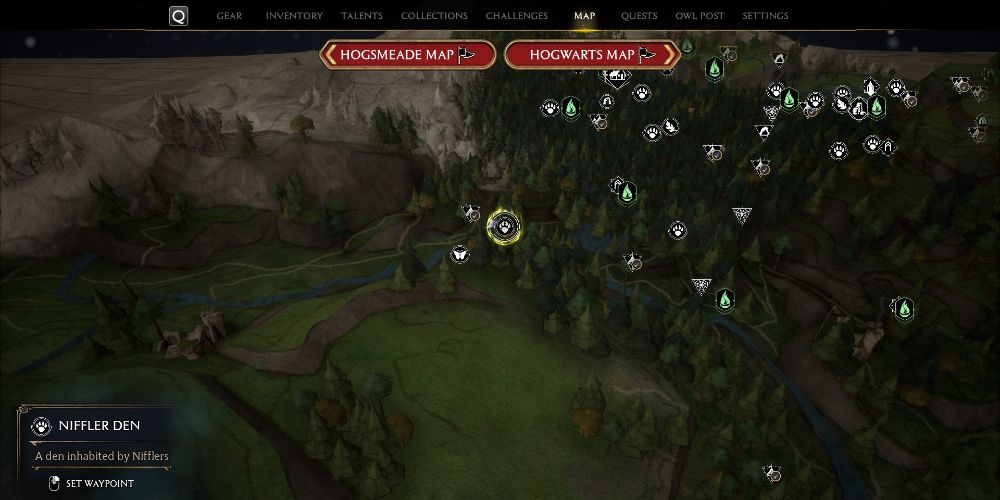
Task: Open the Quests tab
Action: pos(638,16)
